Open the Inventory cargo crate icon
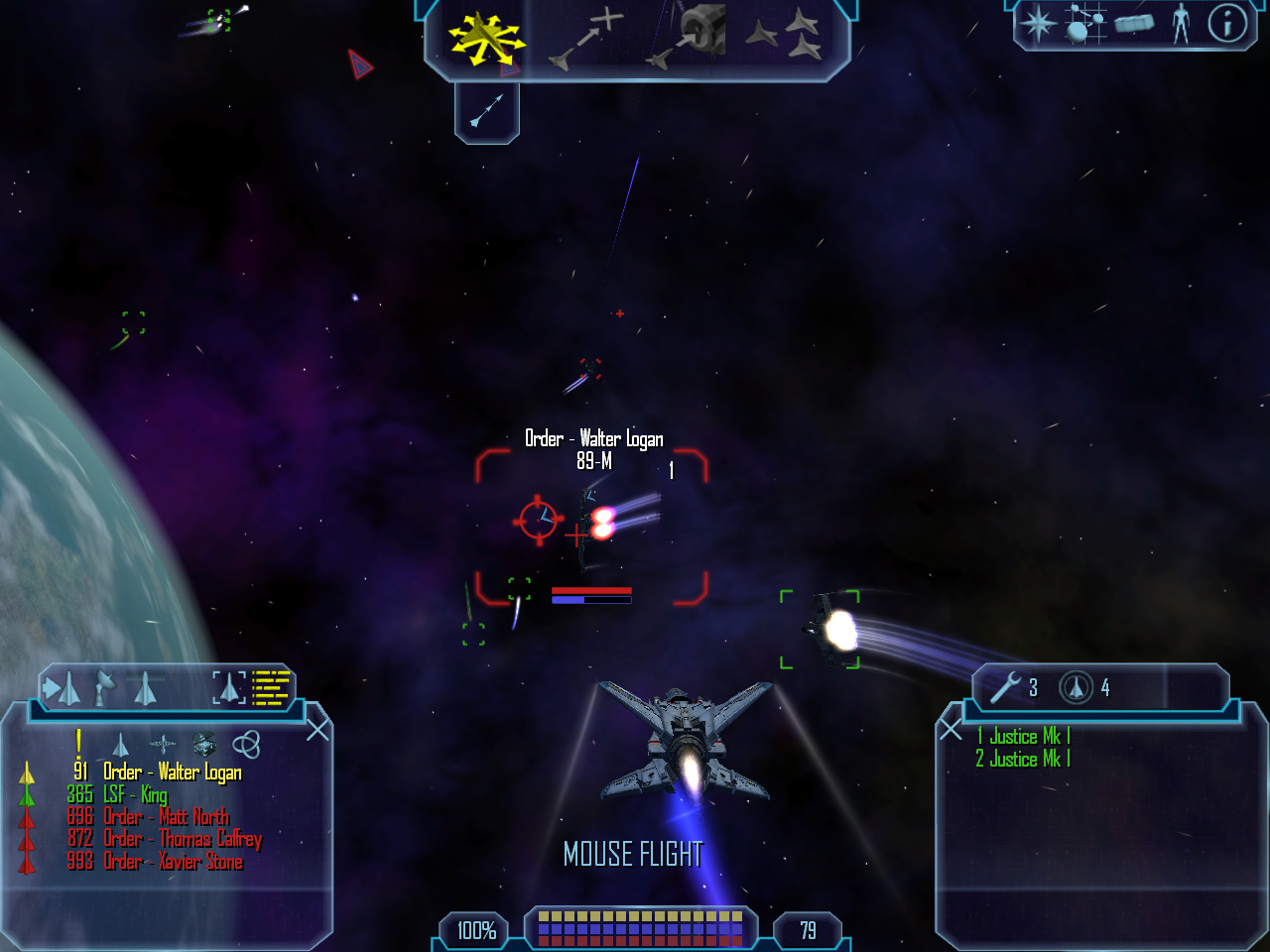1270x952 pixels. click(1134, 24)
